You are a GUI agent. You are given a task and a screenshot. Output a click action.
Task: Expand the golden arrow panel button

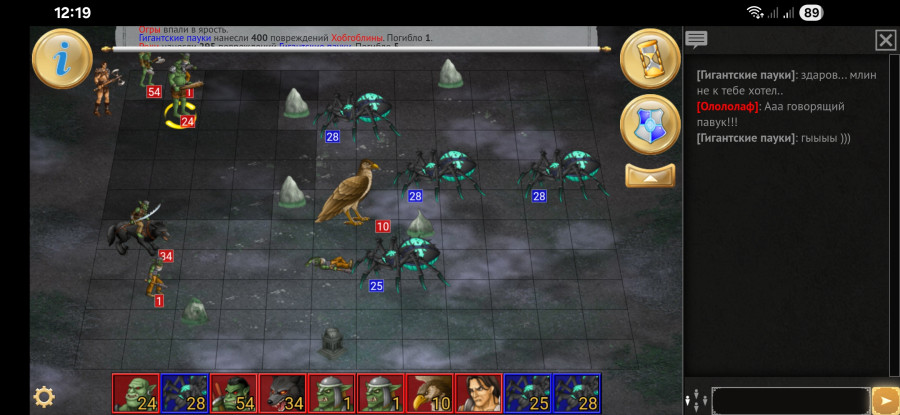point(650,176)
